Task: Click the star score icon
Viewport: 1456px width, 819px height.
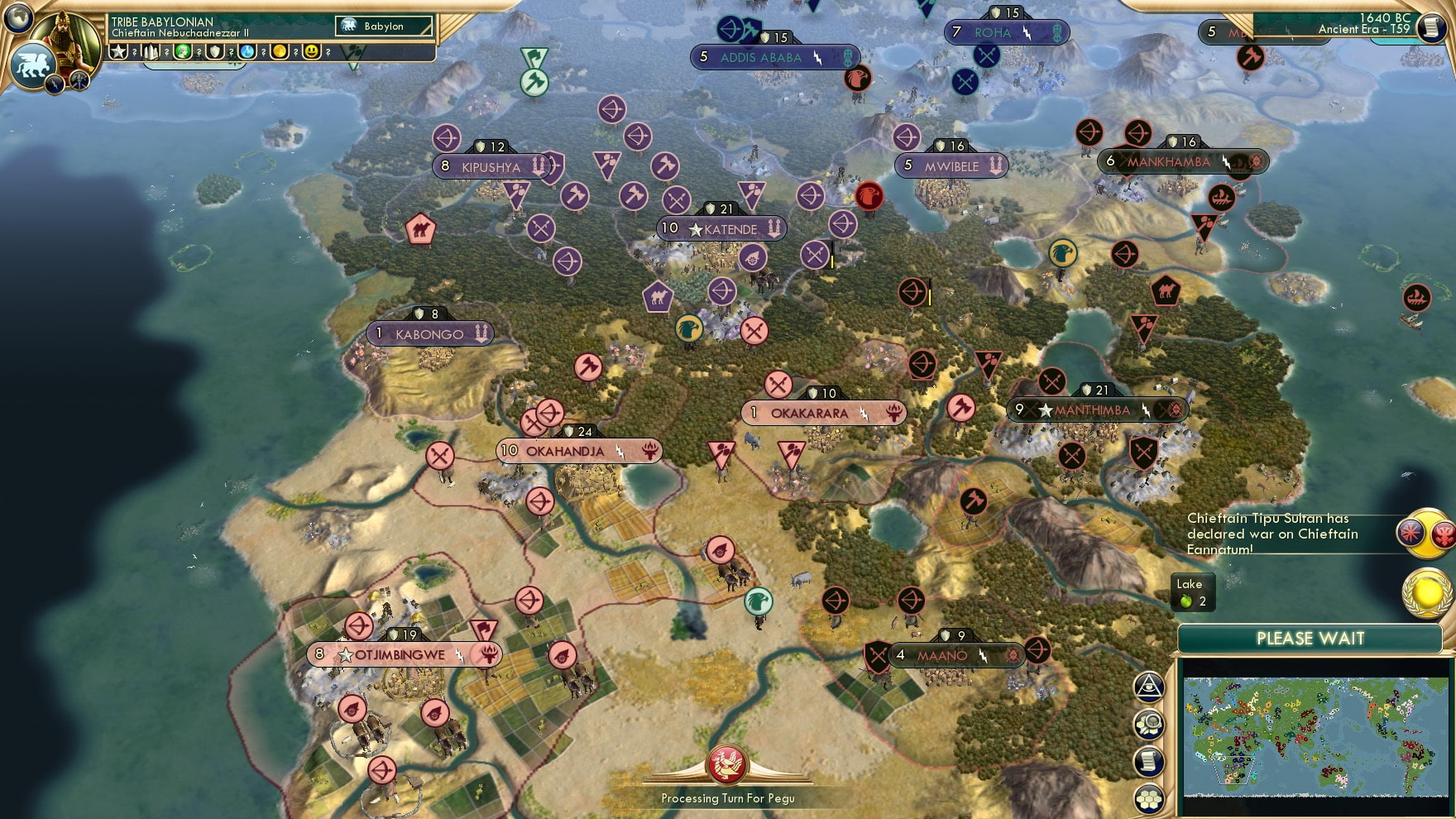Action: [117, 51]
